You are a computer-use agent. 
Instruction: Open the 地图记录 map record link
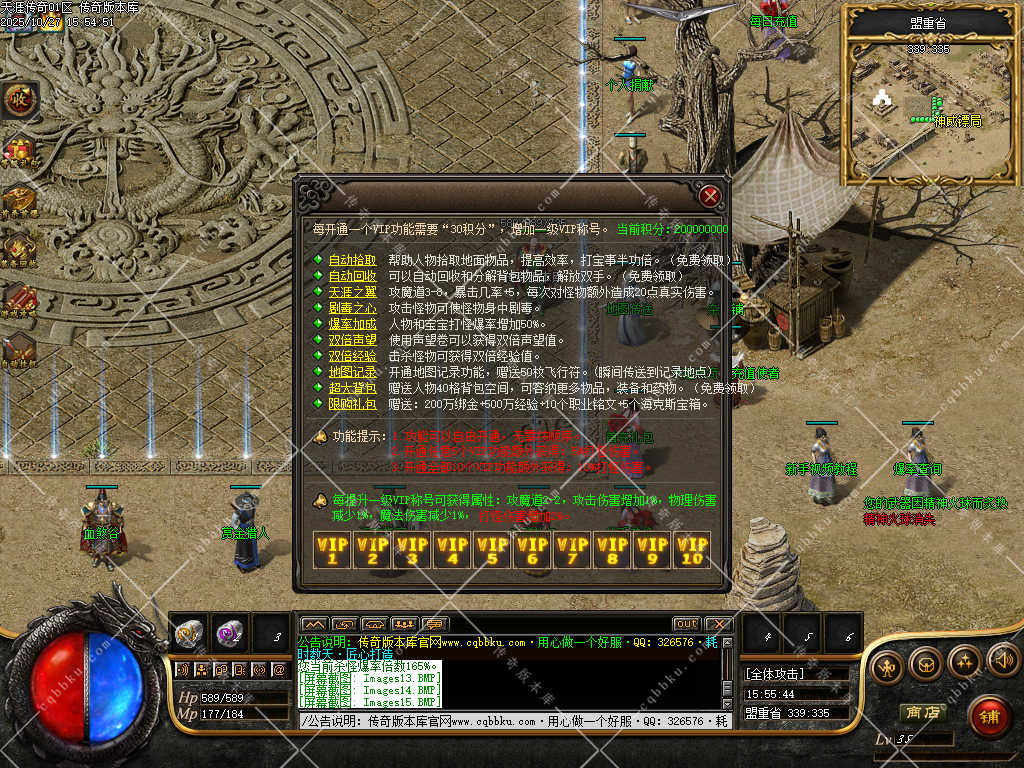point(352,372)
